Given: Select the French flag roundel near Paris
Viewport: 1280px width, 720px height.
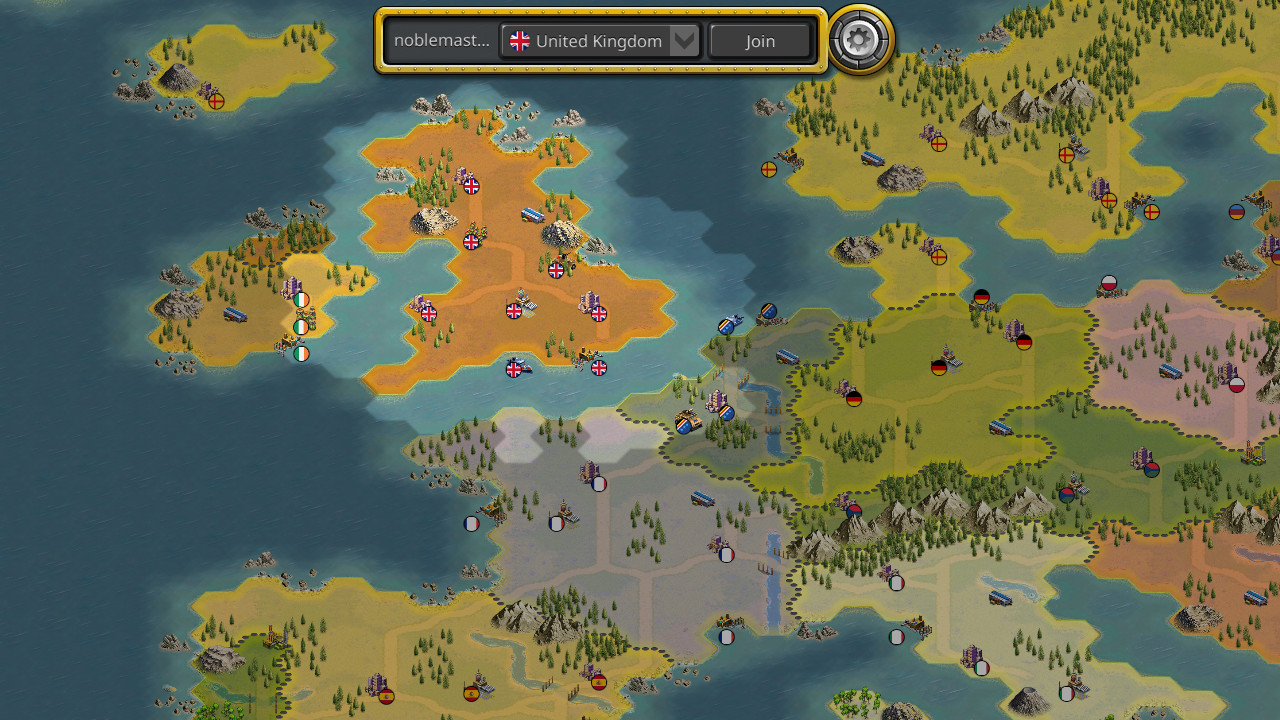Looking at the screenshot, I should [598, 482].
